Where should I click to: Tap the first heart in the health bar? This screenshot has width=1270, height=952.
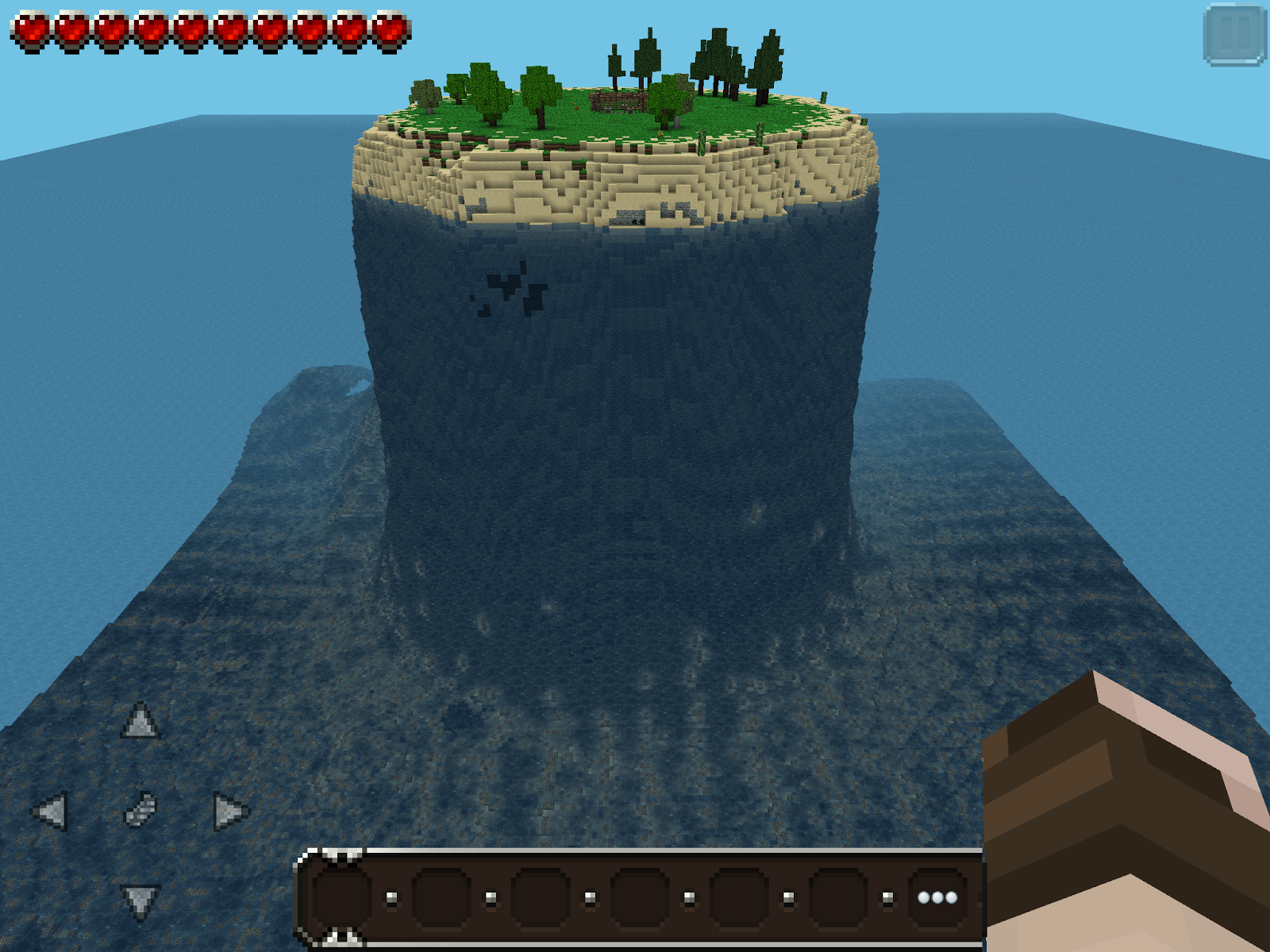32,28
